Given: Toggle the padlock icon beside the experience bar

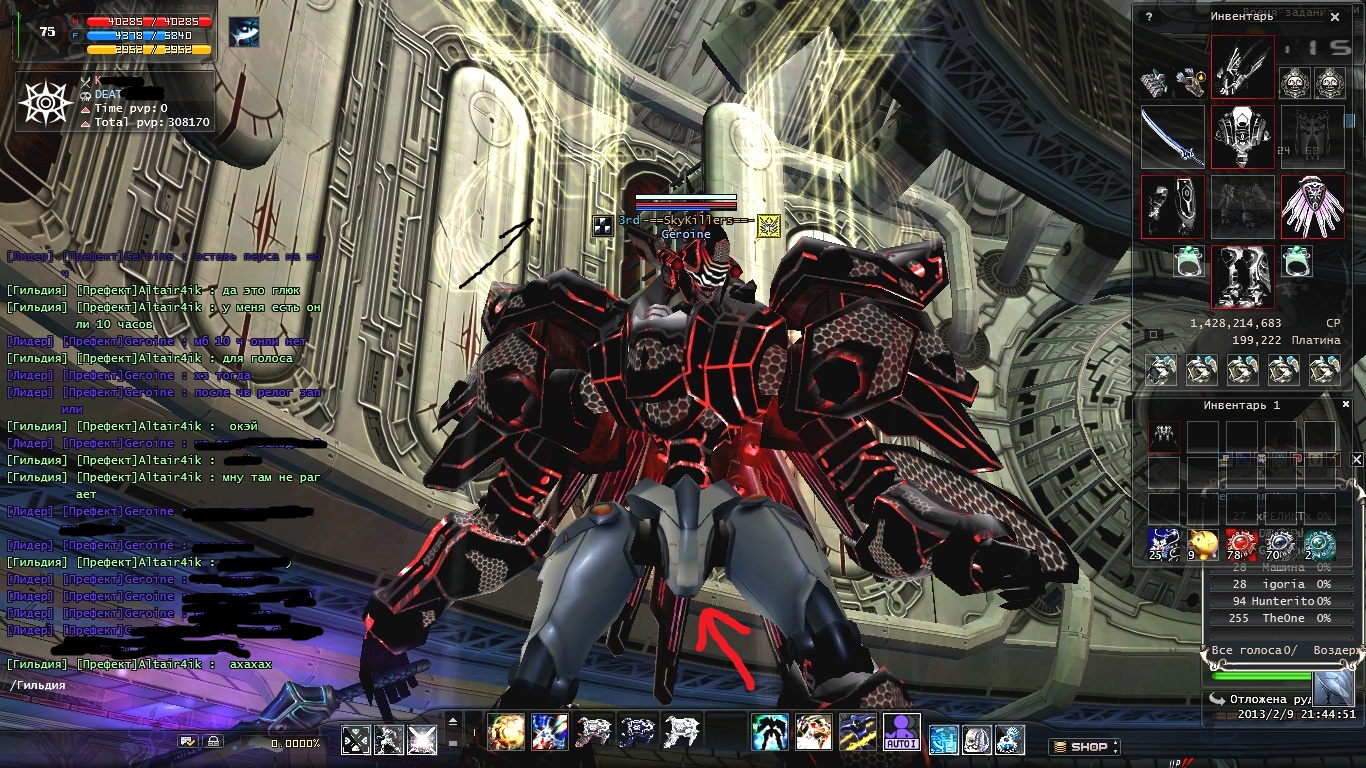Looking at the screenshot, I should point(213,741).
